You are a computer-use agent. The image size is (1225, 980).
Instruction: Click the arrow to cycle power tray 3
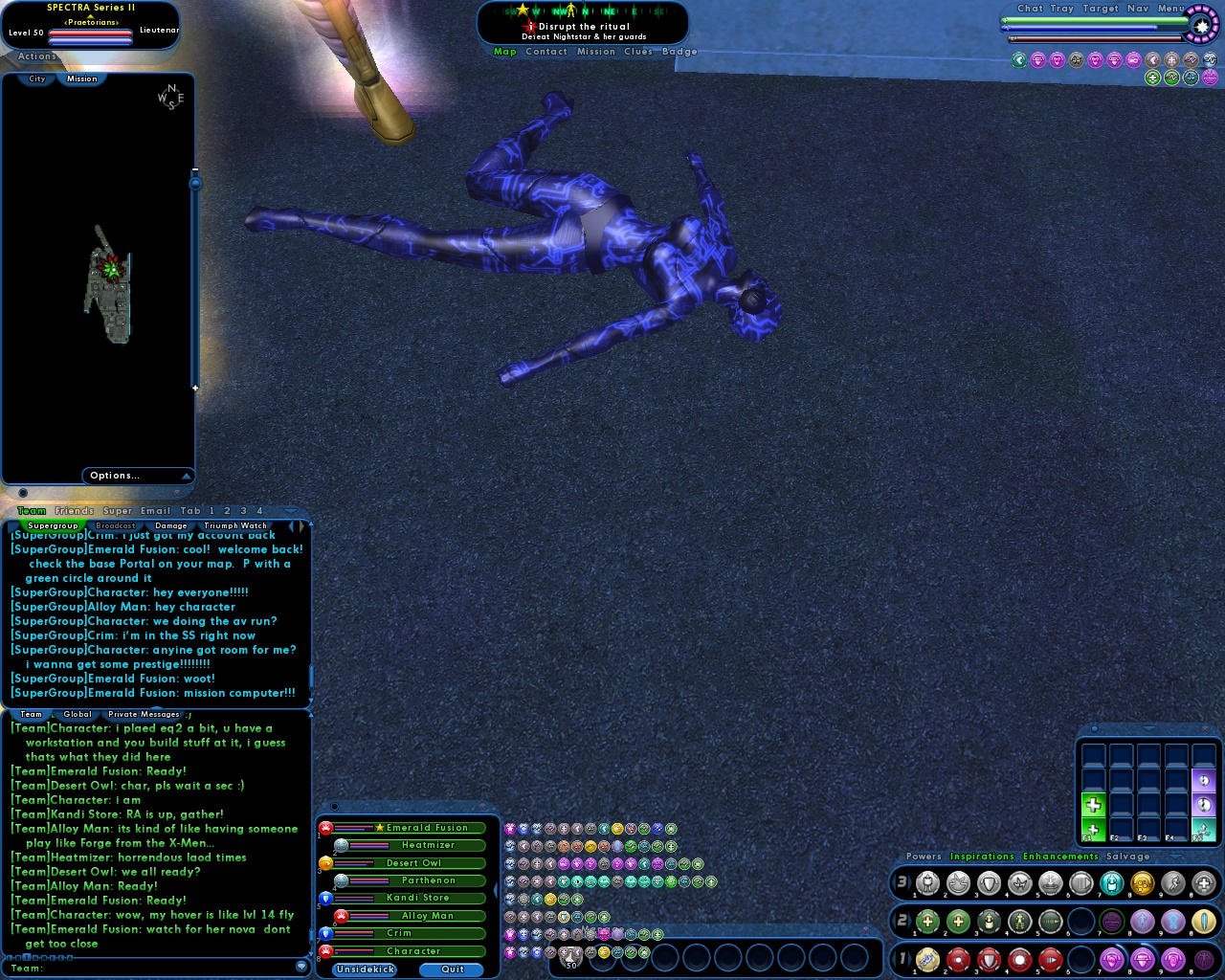pos(911,883)
